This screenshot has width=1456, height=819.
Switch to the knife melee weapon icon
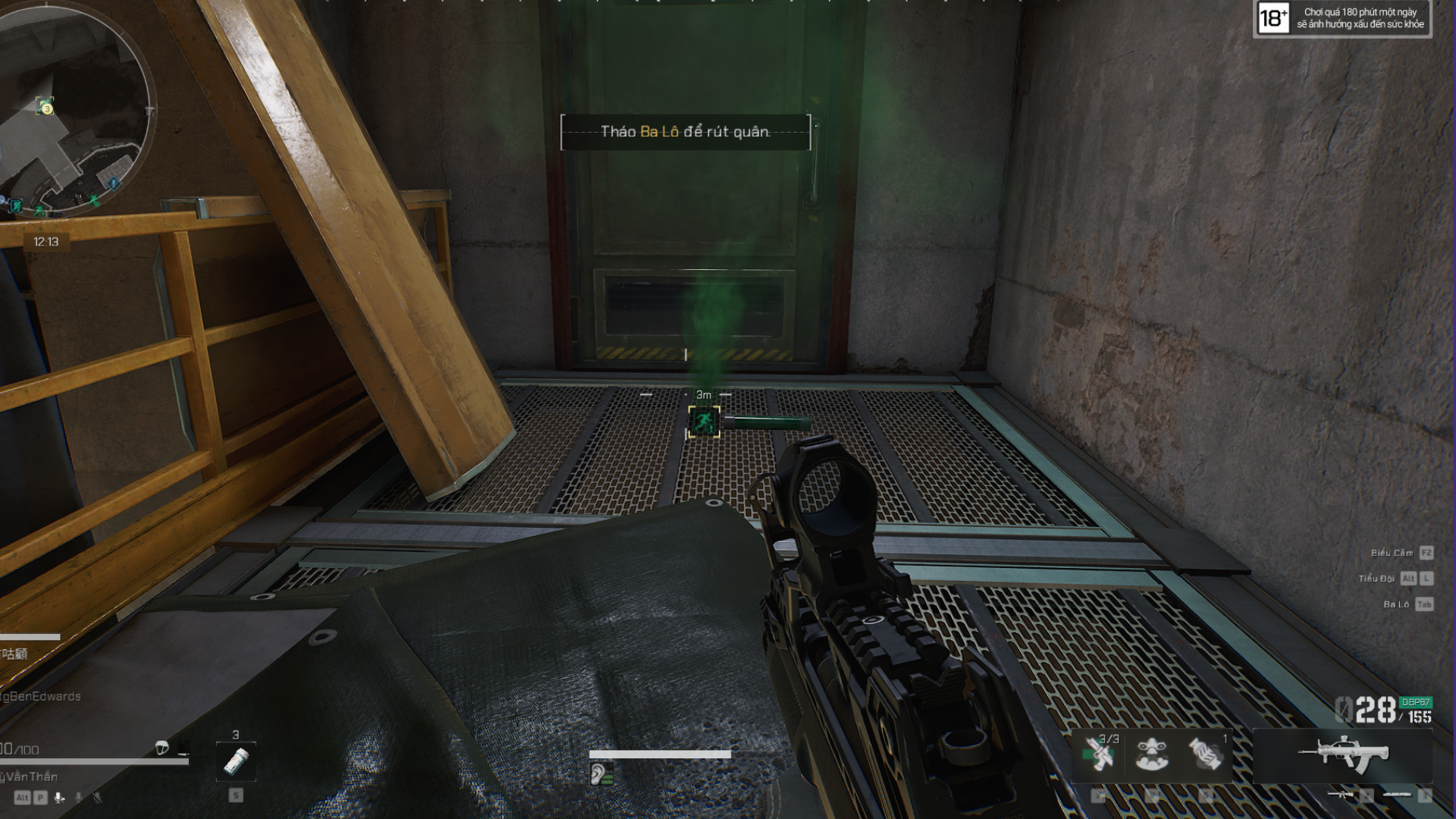tap(1398, 795)
